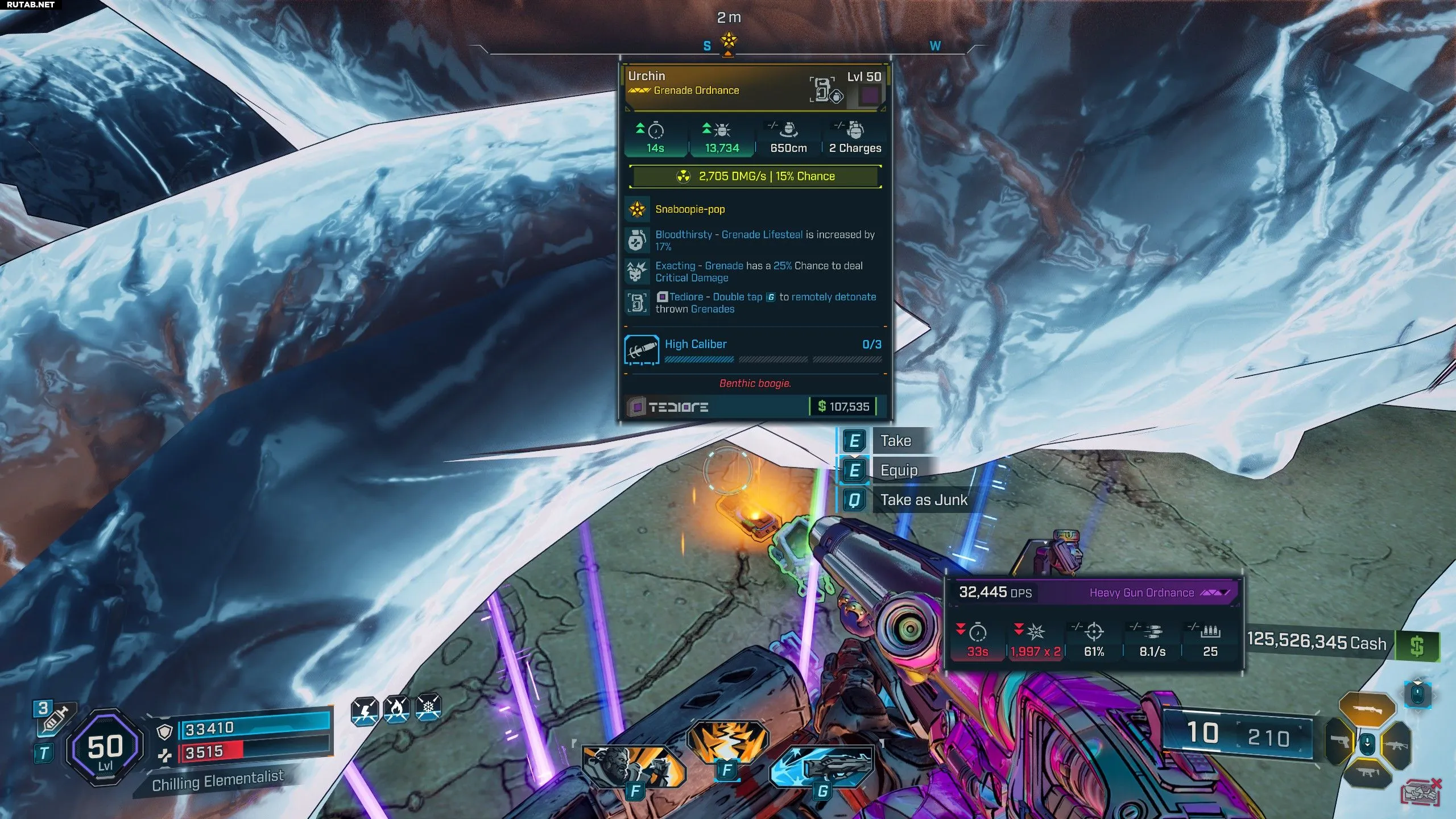Select Equip for the Urchin grenade
Screen dimensions: 1456x819
[x=898, y=470]
